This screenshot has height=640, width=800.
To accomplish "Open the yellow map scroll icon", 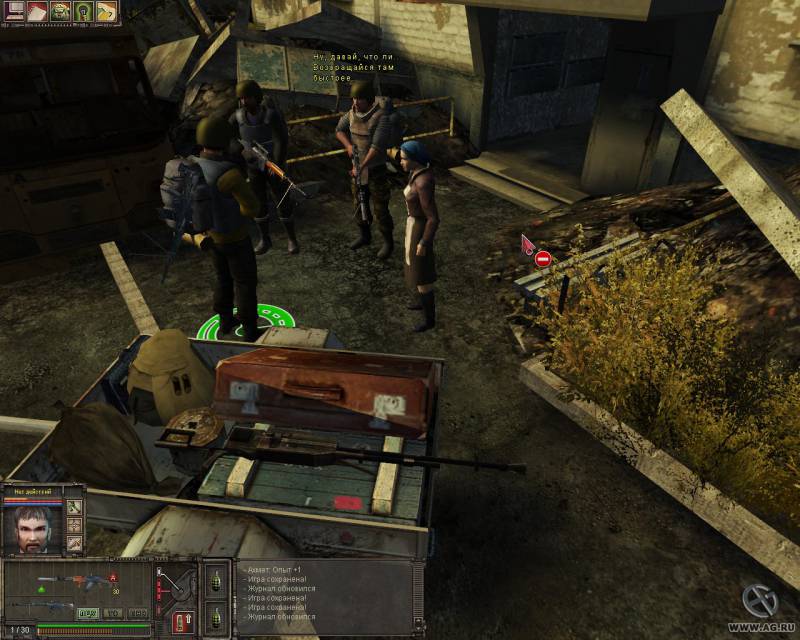I will (x=106, y=11).
